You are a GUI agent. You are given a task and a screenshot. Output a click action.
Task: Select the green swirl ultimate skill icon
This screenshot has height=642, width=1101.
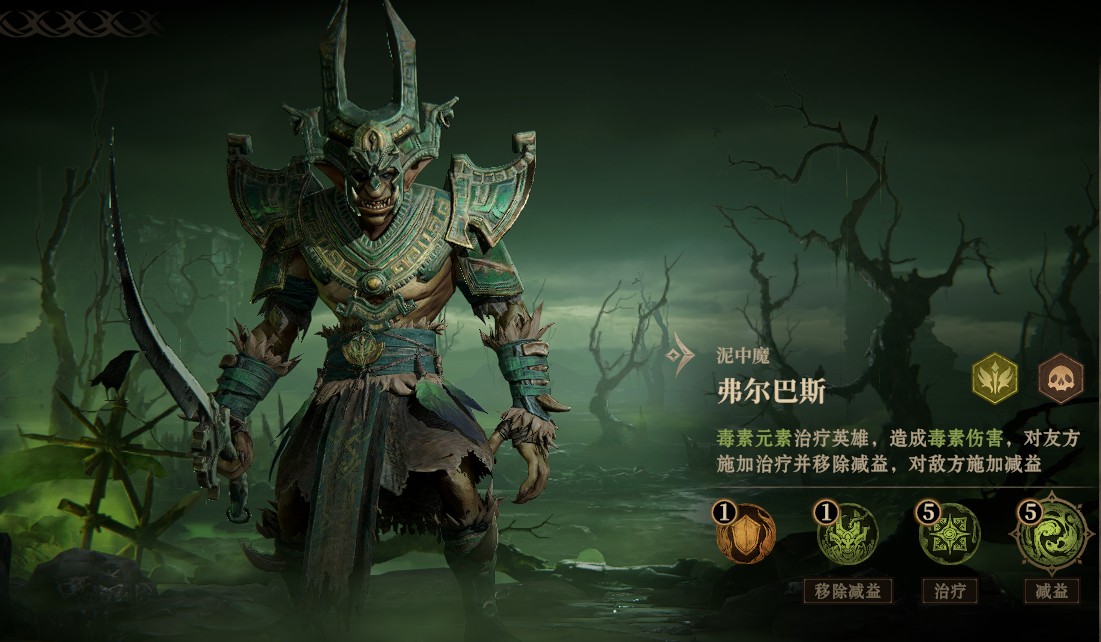pos(1051,534)
